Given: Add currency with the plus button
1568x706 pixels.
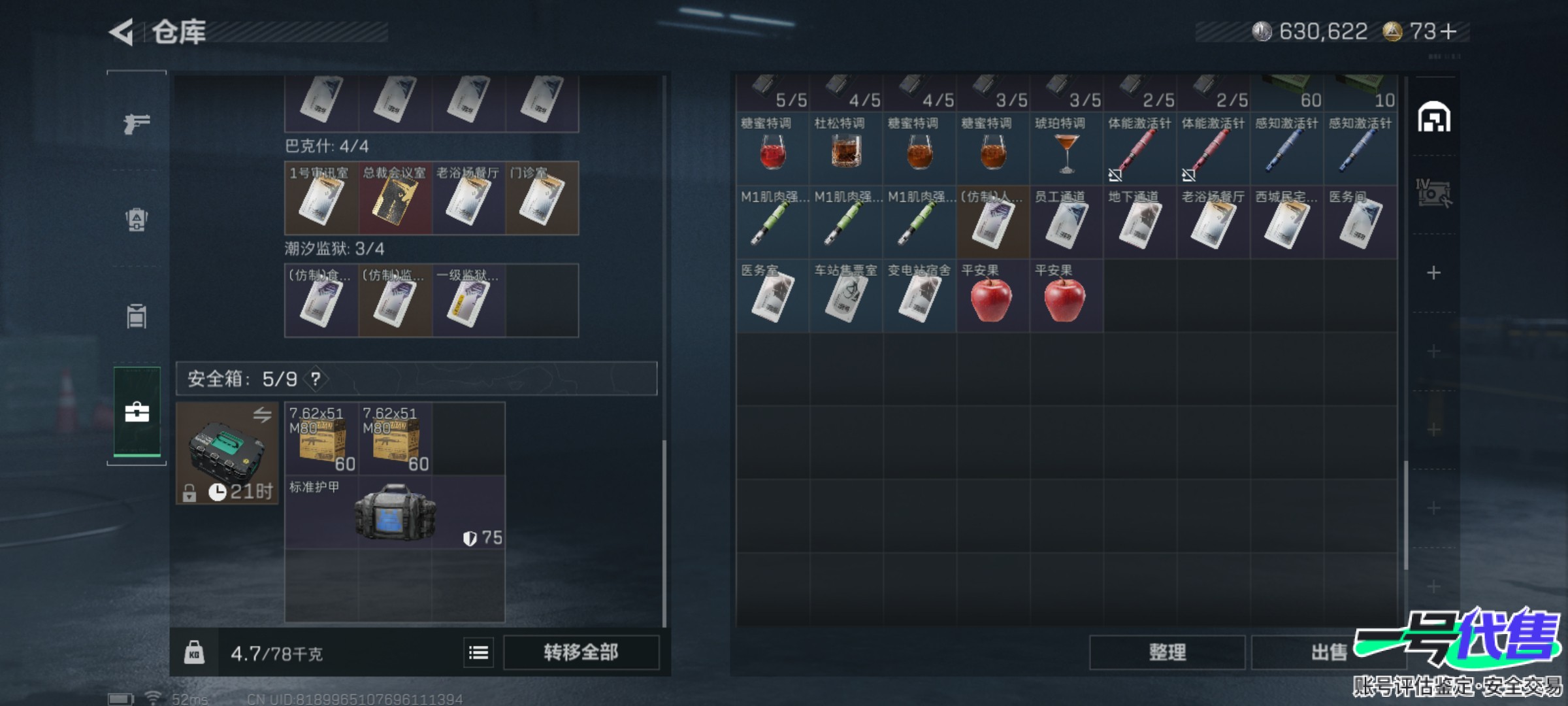Looking at the screenshot, I should [x=1449, y=31].
